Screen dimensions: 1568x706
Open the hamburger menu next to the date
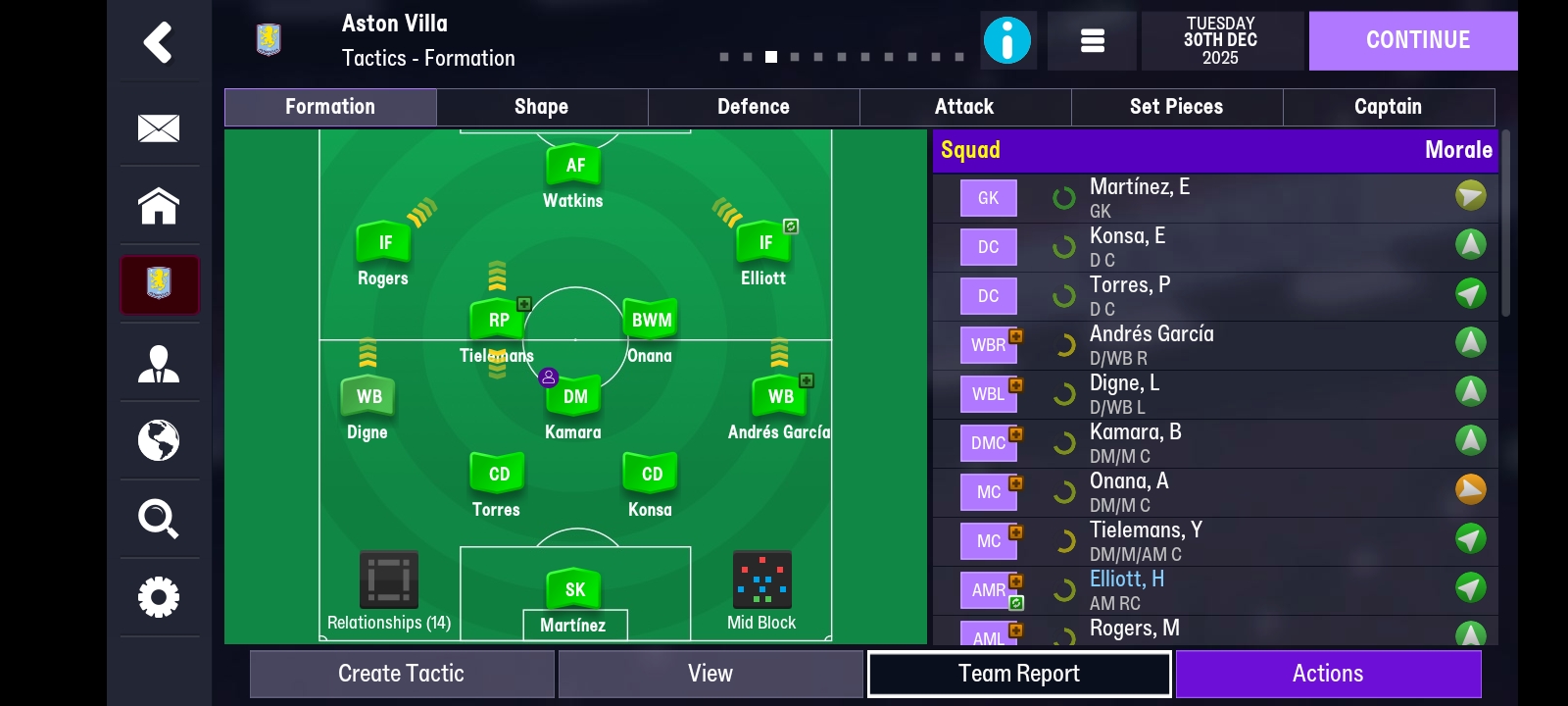[1092, 40]
